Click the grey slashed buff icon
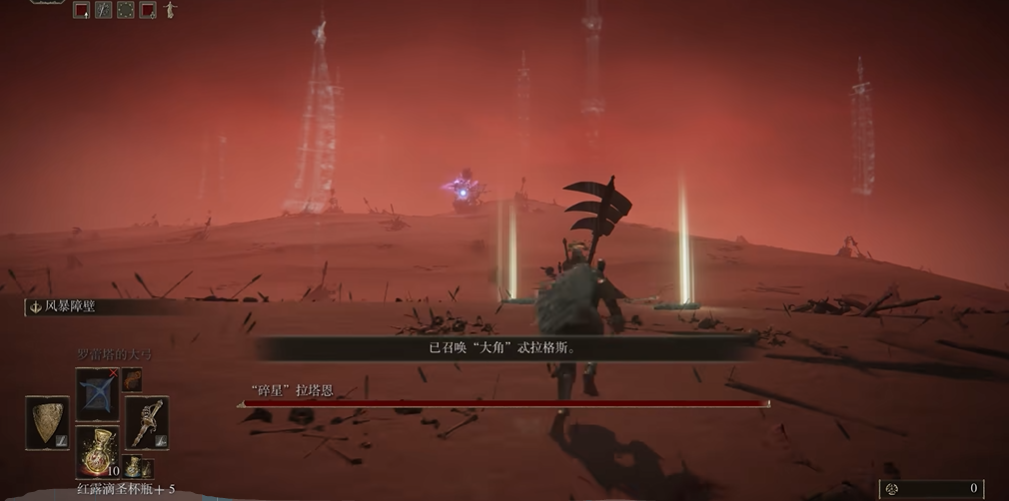 pos(103,10)
